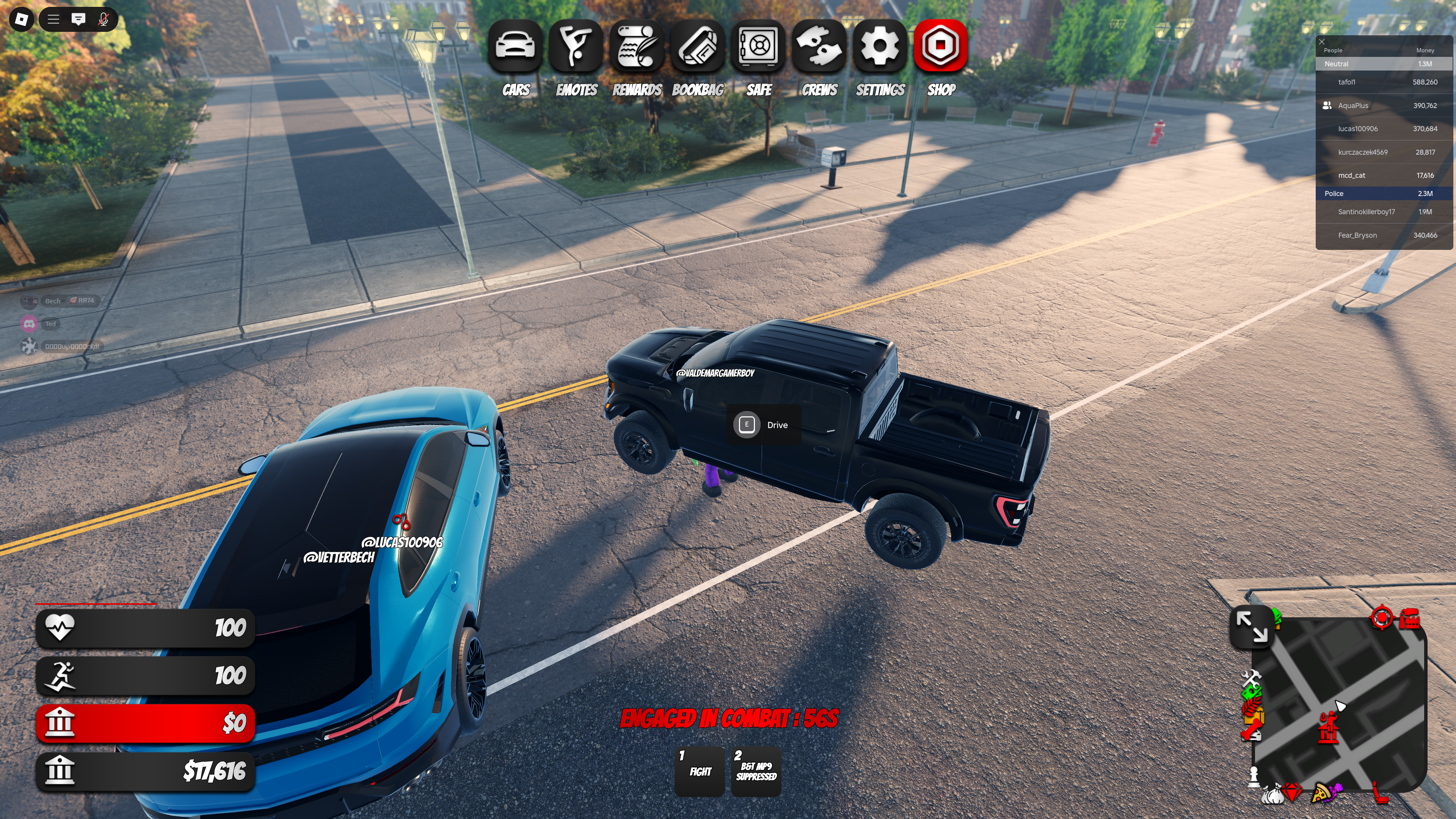
Task: Open the Safe menu
Action: (758, 46)
